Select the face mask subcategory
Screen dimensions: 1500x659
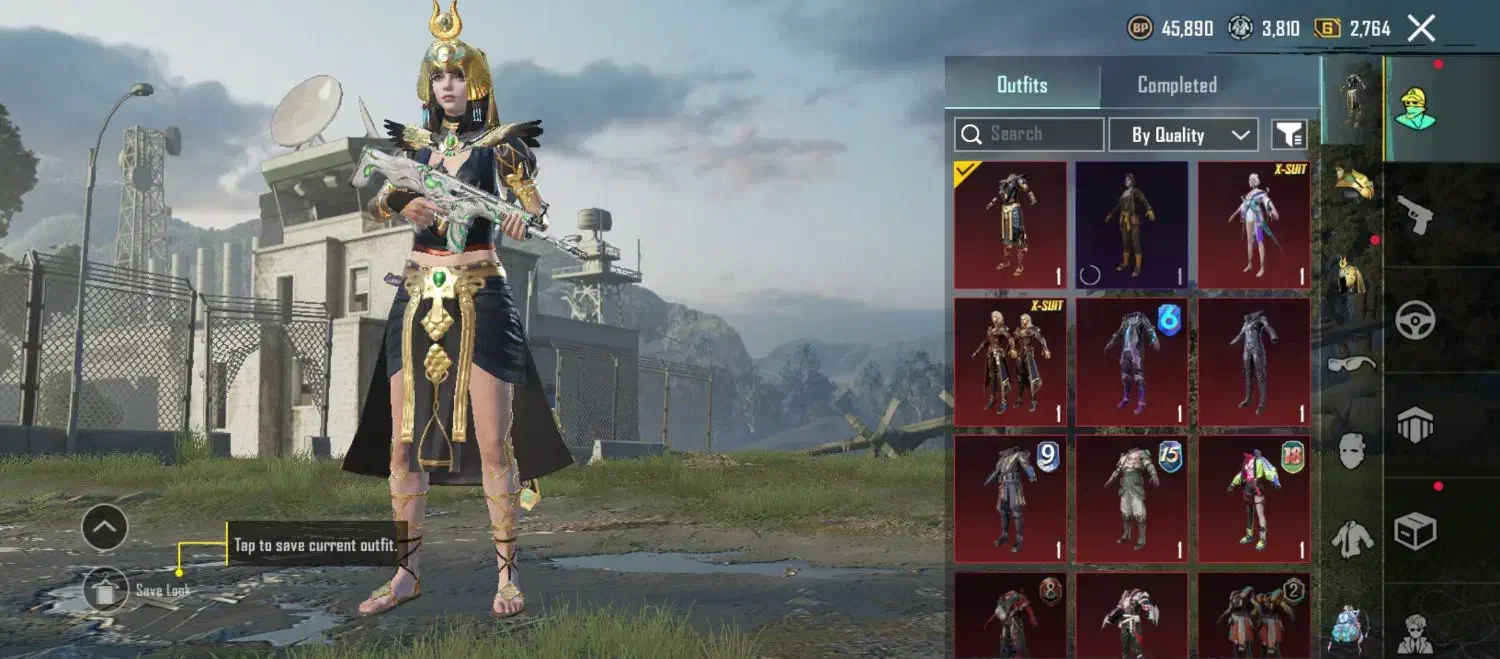coord(1352,451)
